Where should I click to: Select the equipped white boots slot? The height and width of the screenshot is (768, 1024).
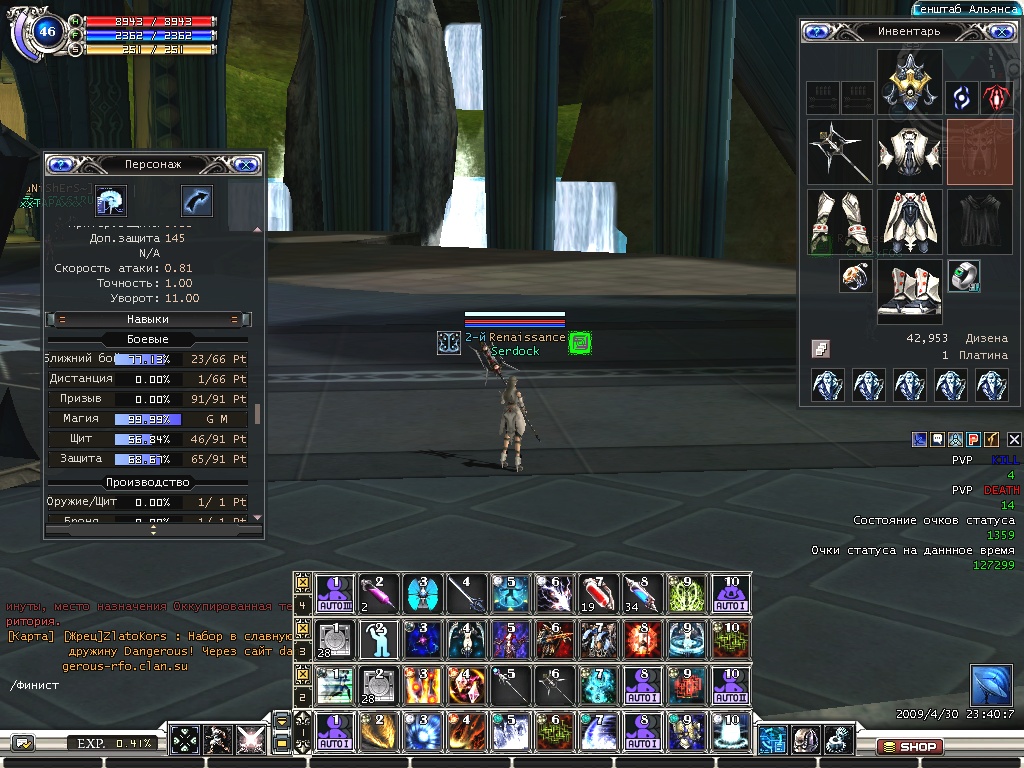point(909,291)
